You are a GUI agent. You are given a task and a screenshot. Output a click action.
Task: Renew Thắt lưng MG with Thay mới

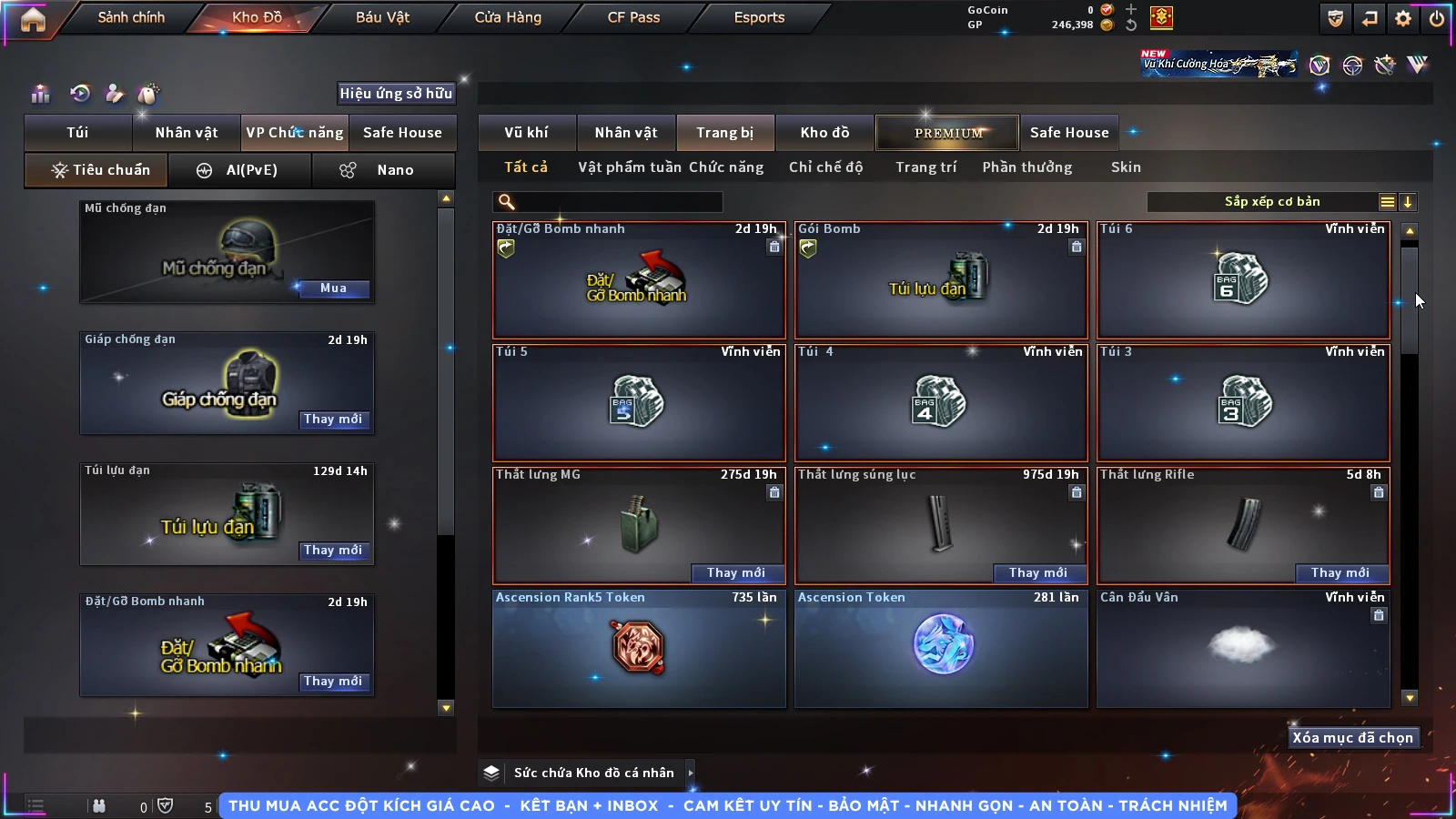735,572
